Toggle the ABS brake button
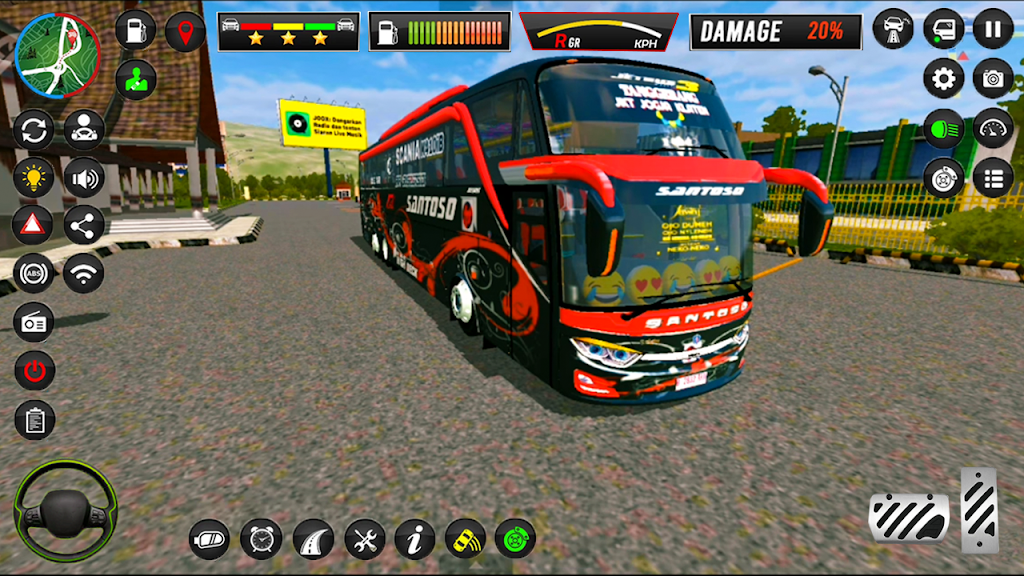Image resolution: width=1024 pixels, height=576 pixels. tap(33, 273)
